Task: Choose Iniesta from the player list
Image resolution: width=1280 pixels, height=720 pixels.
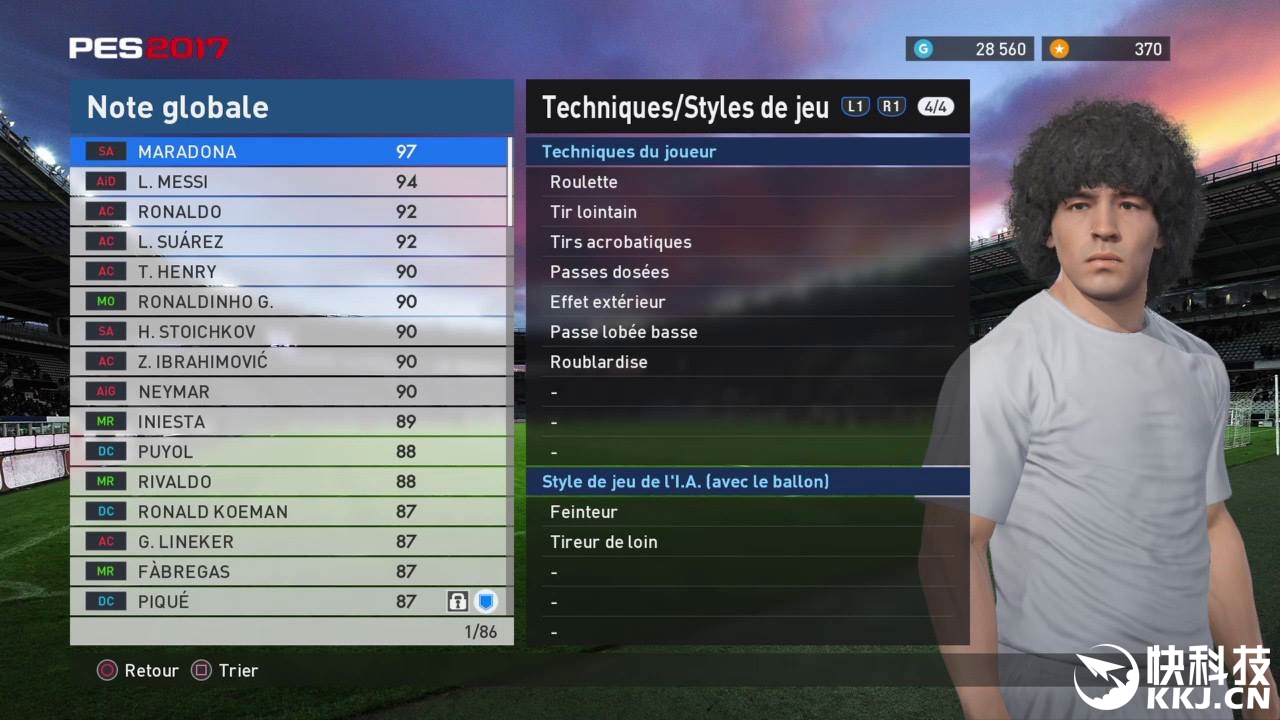Action: click(x=290, y=422)
